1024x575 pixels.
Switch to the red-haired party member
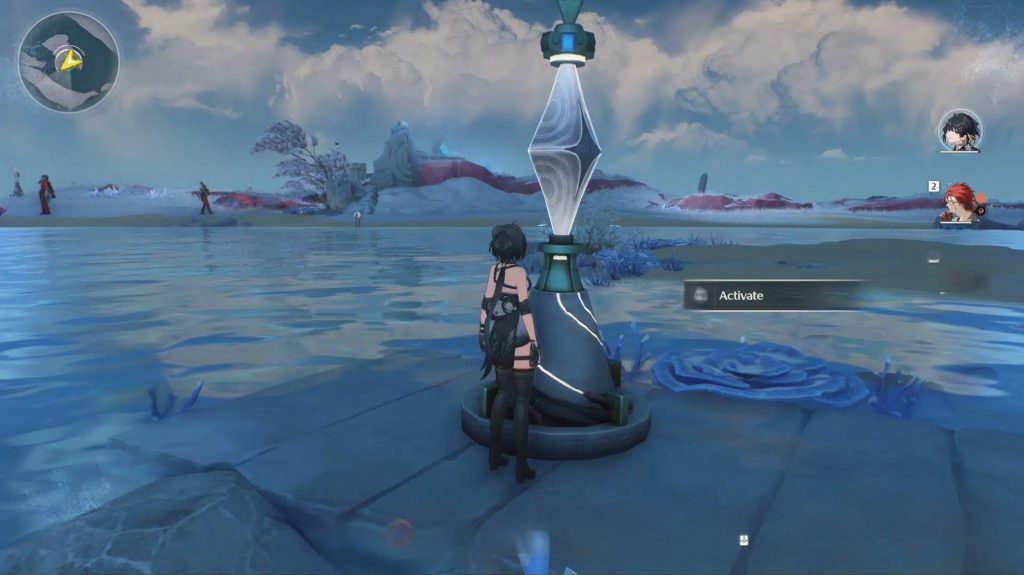961,203
